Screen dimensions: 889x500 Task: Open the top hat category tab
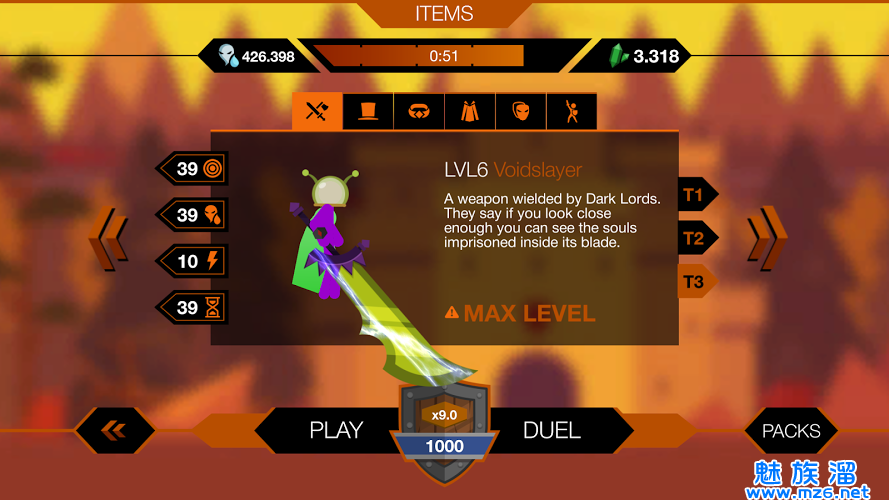[x=368, y=112]
